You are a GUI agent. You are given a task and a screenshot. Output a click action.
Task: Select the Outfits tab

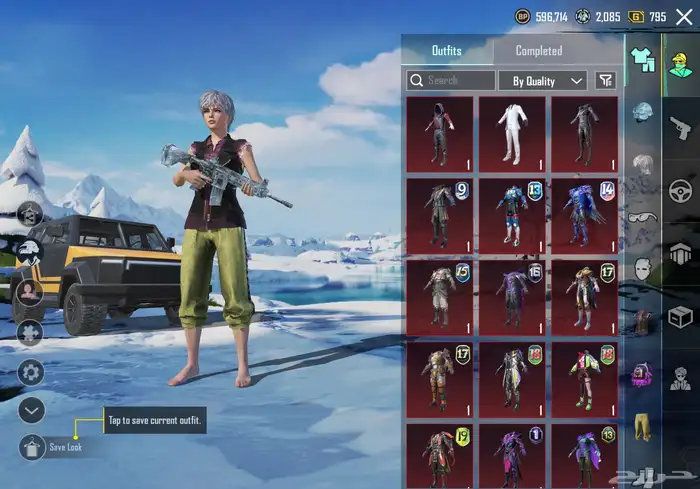tap(446, 51)
